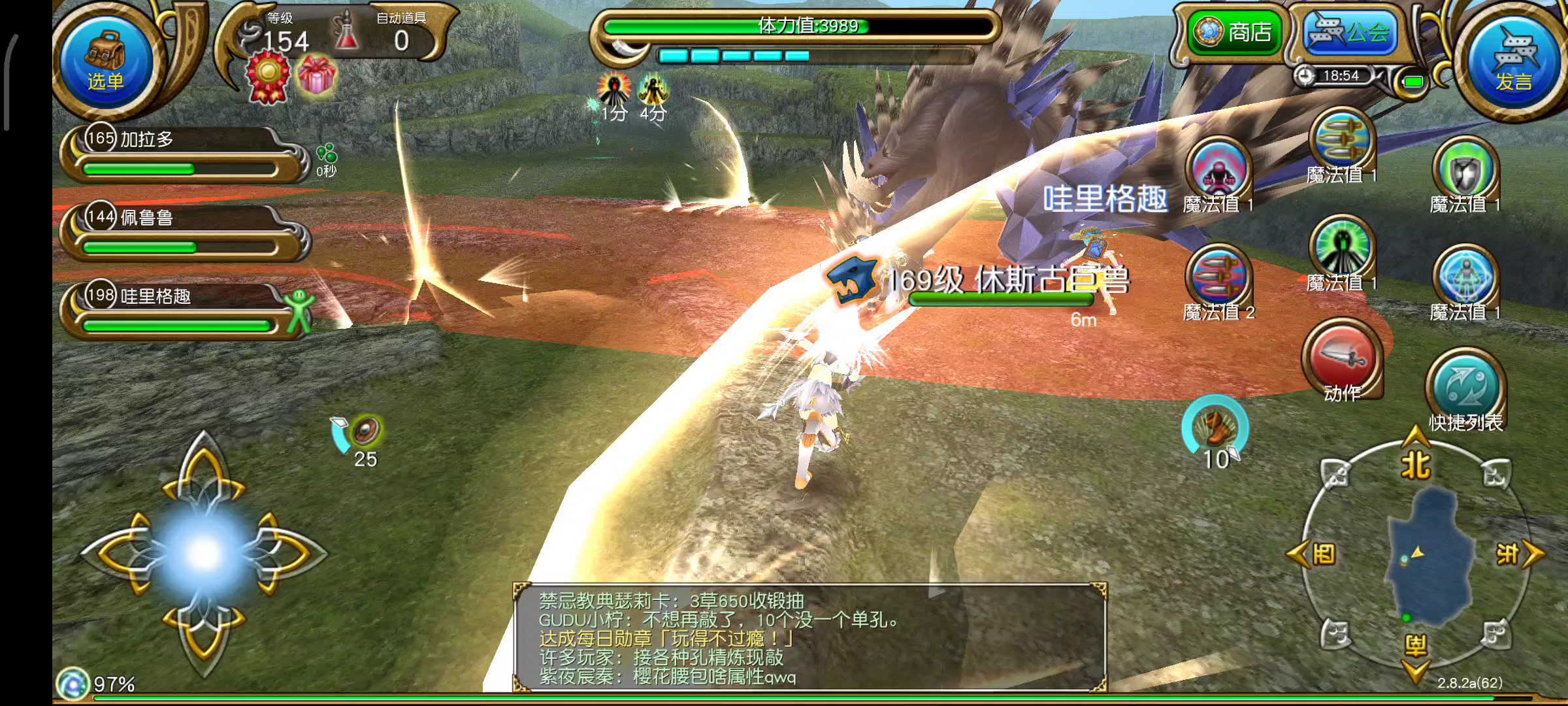
Task: Select party member 佩鲁鲁
Action: pos(183,232)
